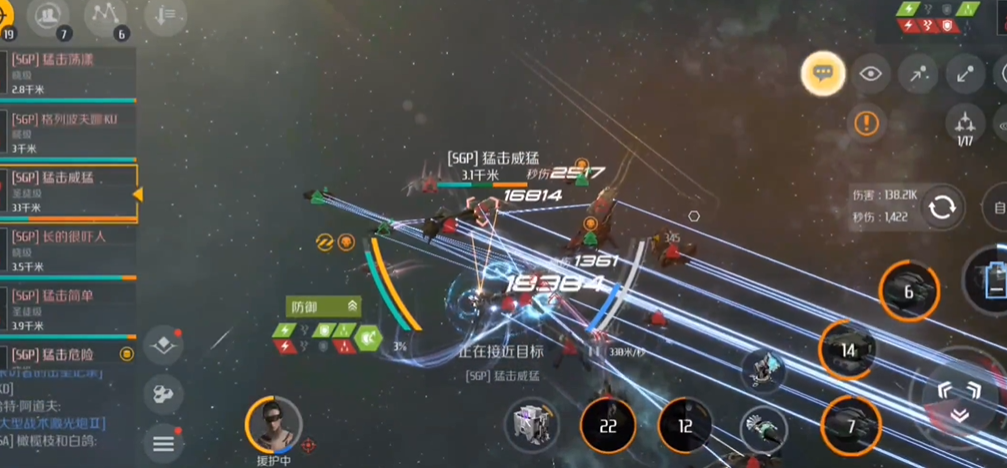1007x468 pixels.
Task: Click the circular refresh arrows button
Action: tap(941, 208)
